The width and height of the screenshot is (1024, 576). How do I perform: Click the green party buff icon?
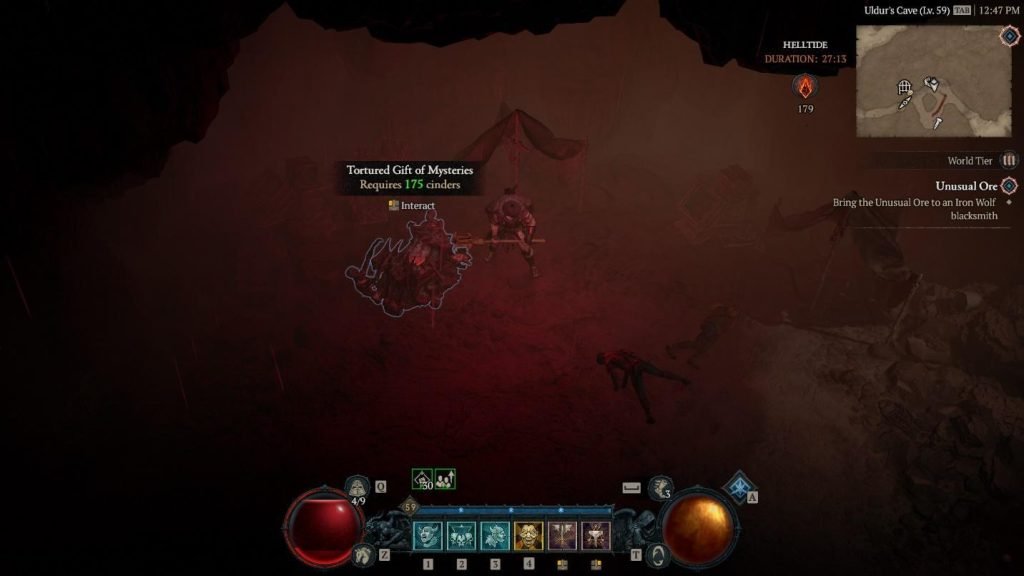445,480
